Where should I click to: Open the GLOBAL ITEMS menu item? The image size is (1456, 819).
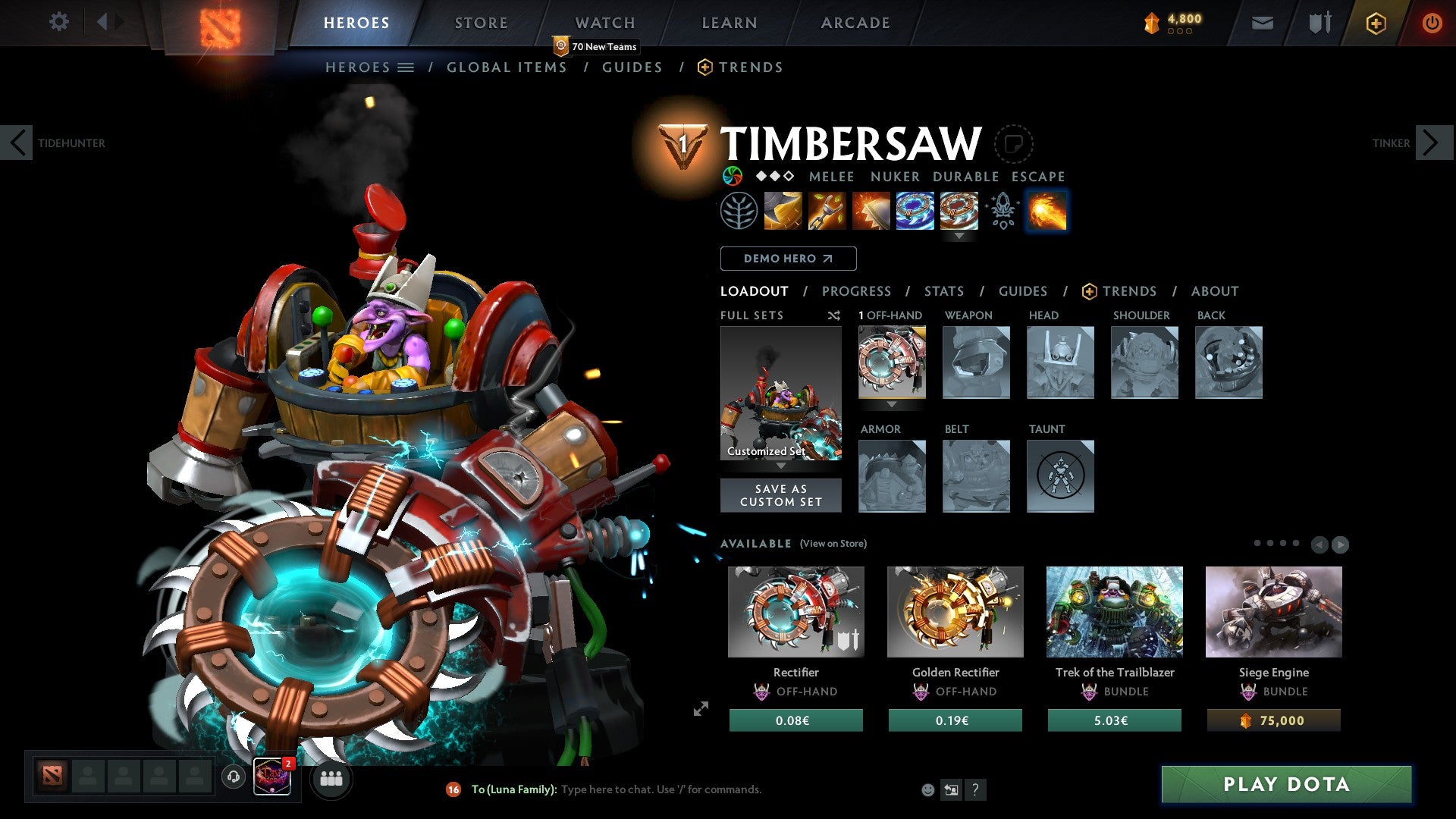[507, 67]
